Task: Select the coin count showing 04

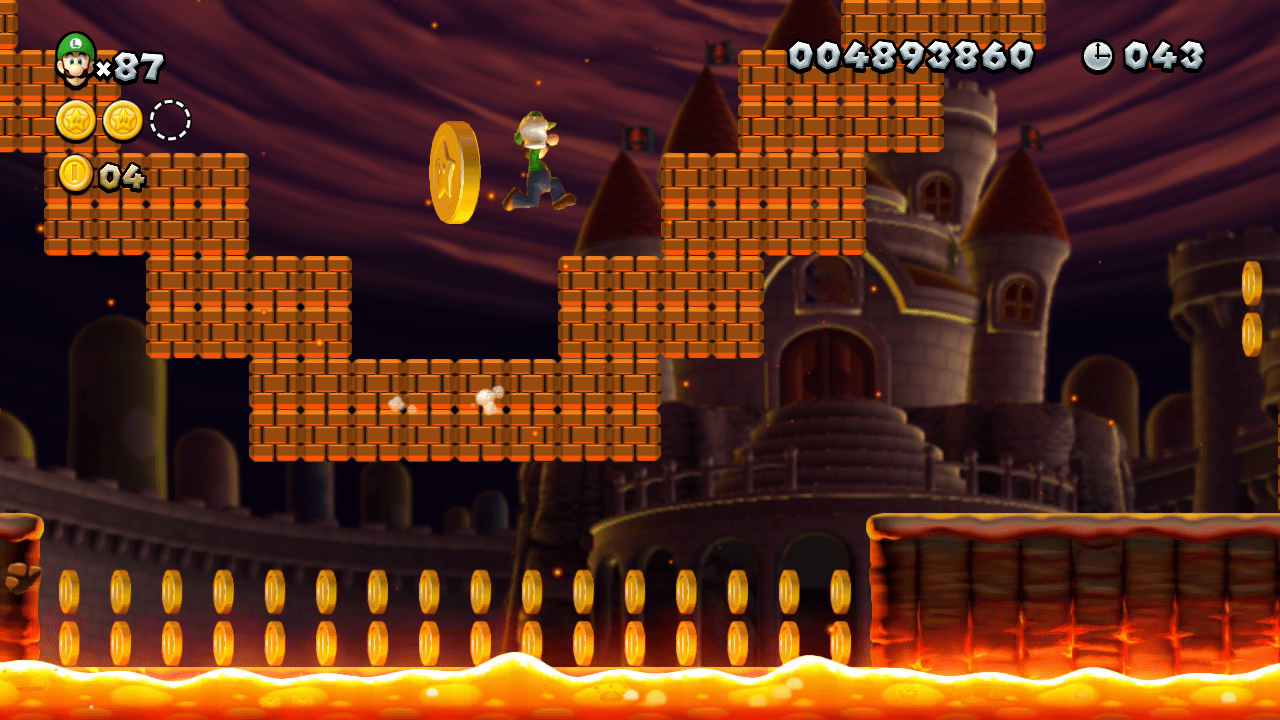Action: point(122,176)
